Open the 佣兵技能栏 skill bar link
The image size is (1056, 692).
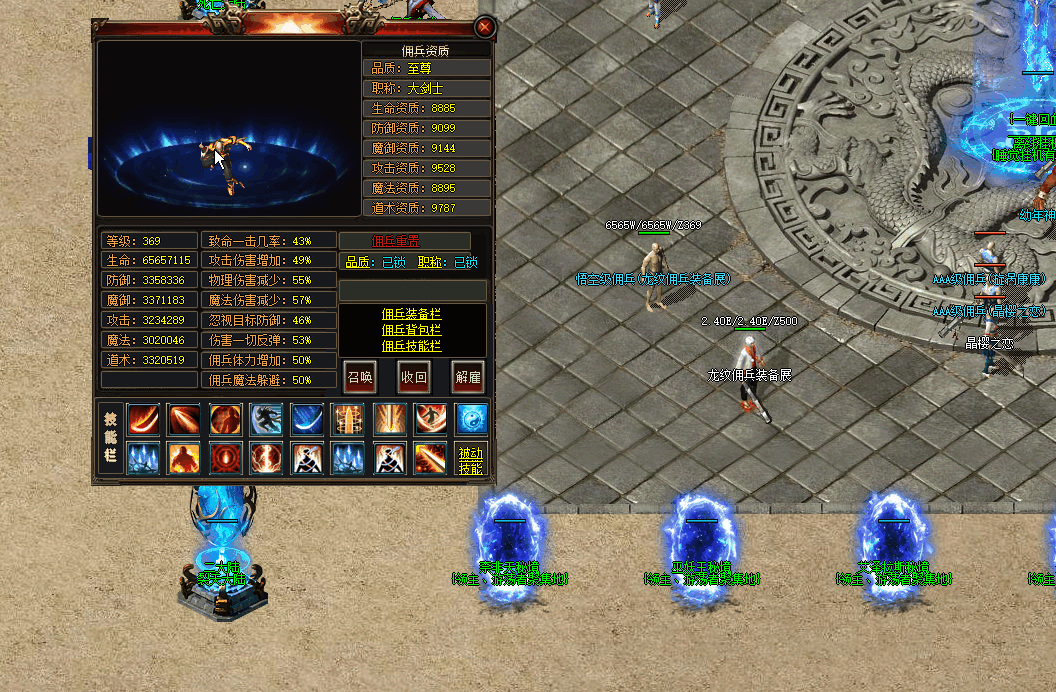click(x=411, y=346)
